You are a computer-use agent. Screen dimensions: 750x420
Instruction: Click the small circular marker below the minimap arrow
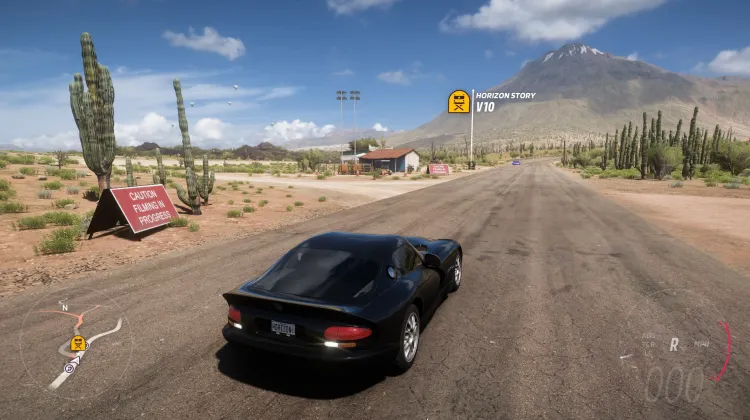tap(70, 368)
